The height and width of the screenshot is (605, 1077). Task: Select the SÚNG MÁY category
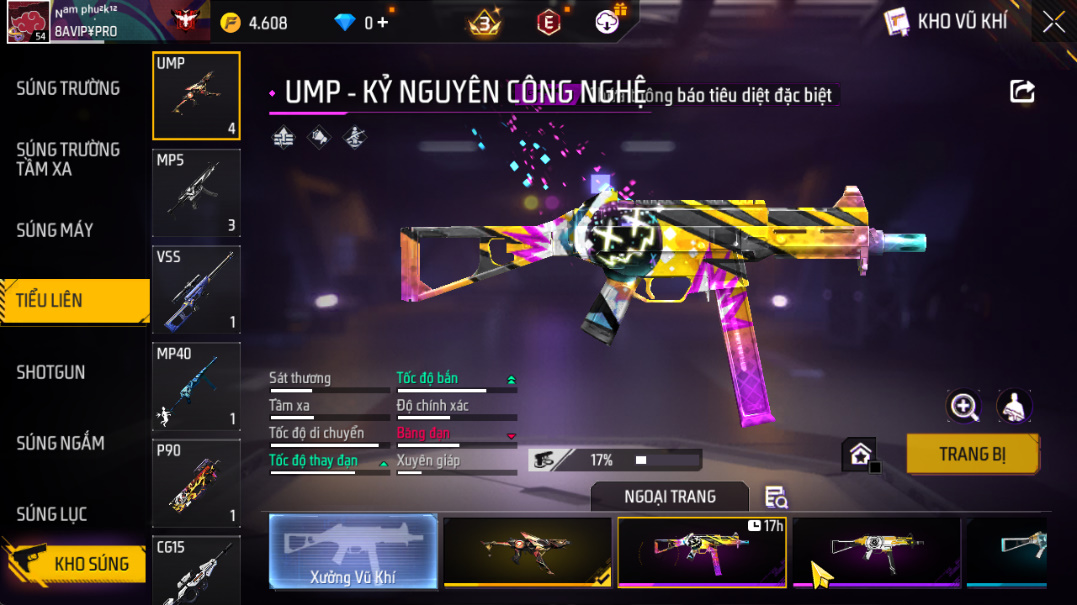click(55, 230)
